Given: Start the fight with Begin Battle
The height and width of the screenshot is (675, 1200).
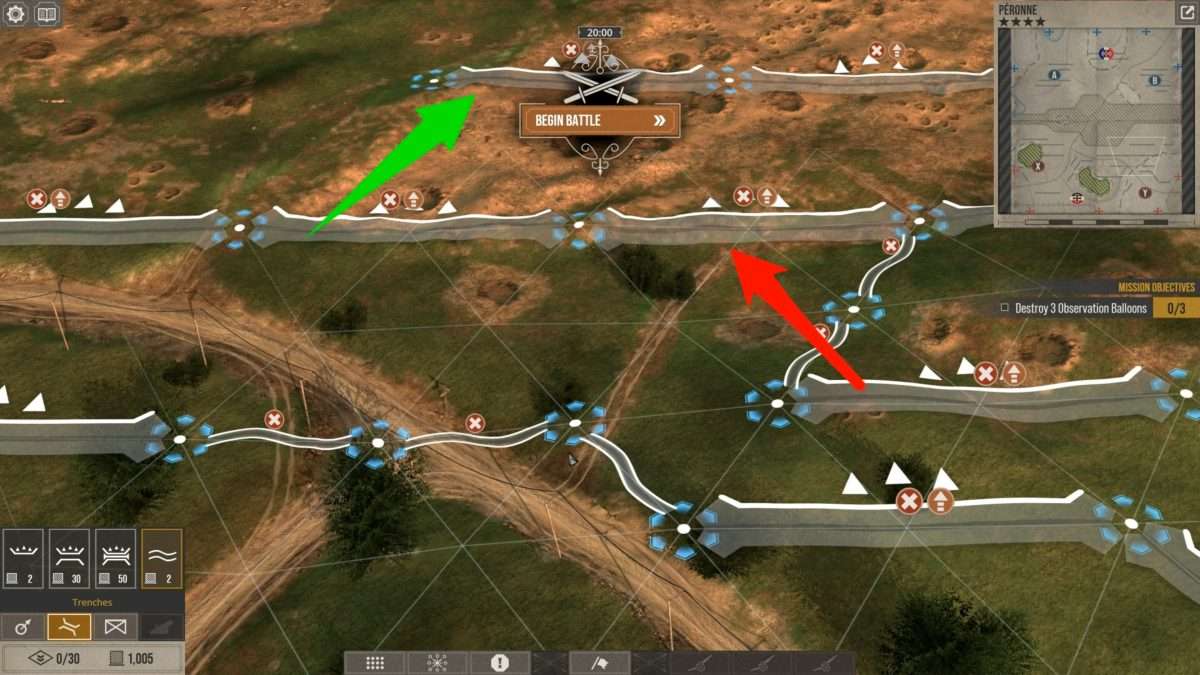Looking at the screenshot, I should point(599,120).
